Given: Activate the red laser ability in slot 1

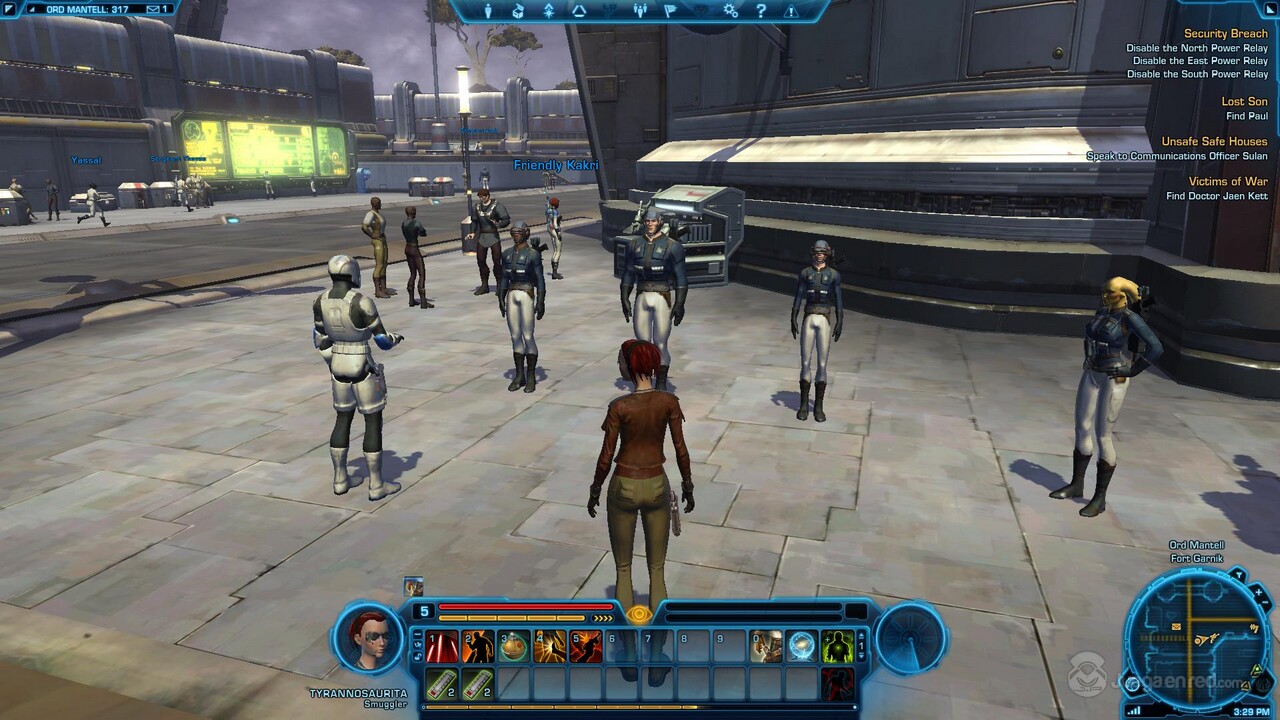Looking at the screenshot, I should click(x=442, y=646).
